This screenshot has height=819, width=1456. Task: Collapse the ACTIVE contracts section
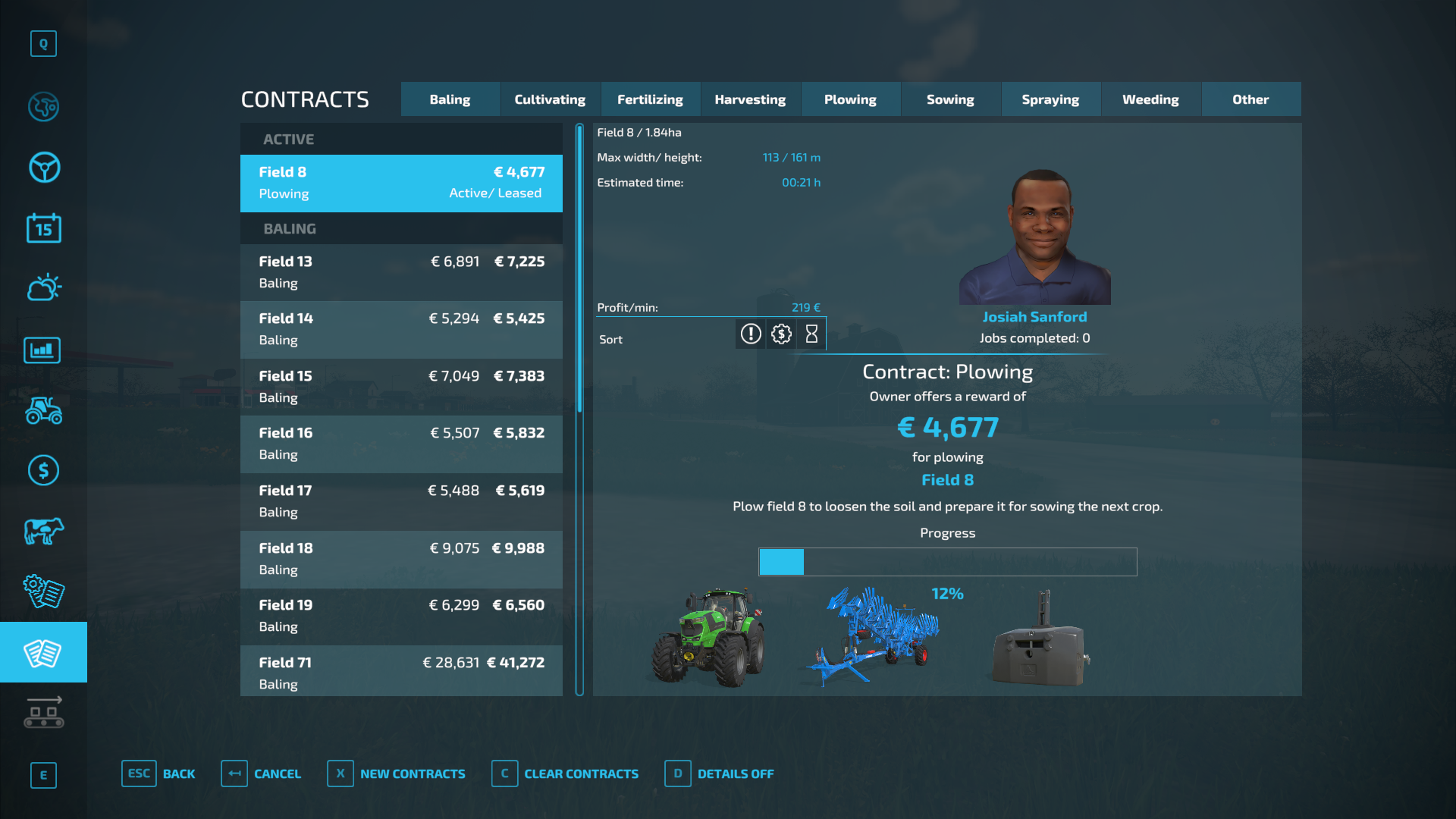pyautogui.click(x=400, y=139)
